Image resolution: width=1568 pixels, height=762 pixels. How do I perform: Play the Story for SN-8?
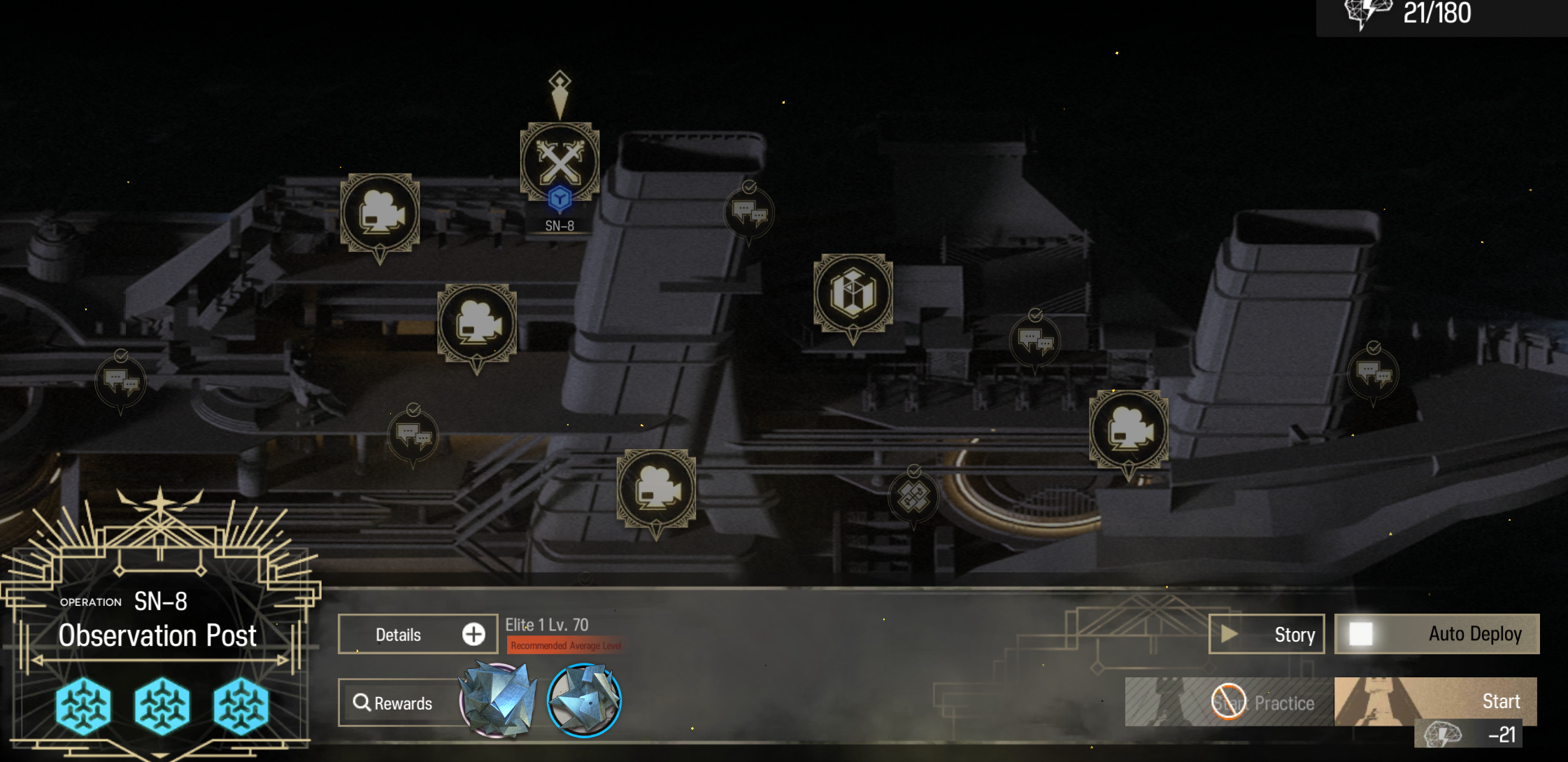(1267, 634)
